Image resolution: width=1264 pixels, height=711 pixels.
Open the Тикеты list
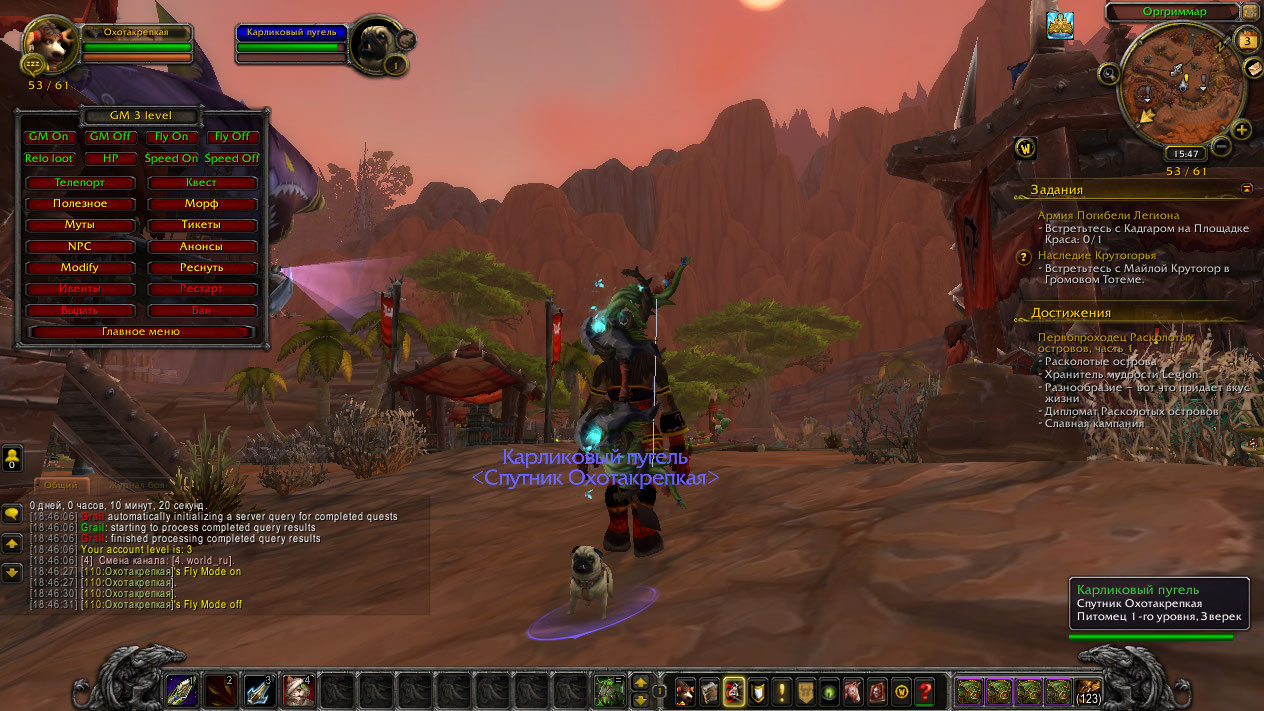point(201,225)
